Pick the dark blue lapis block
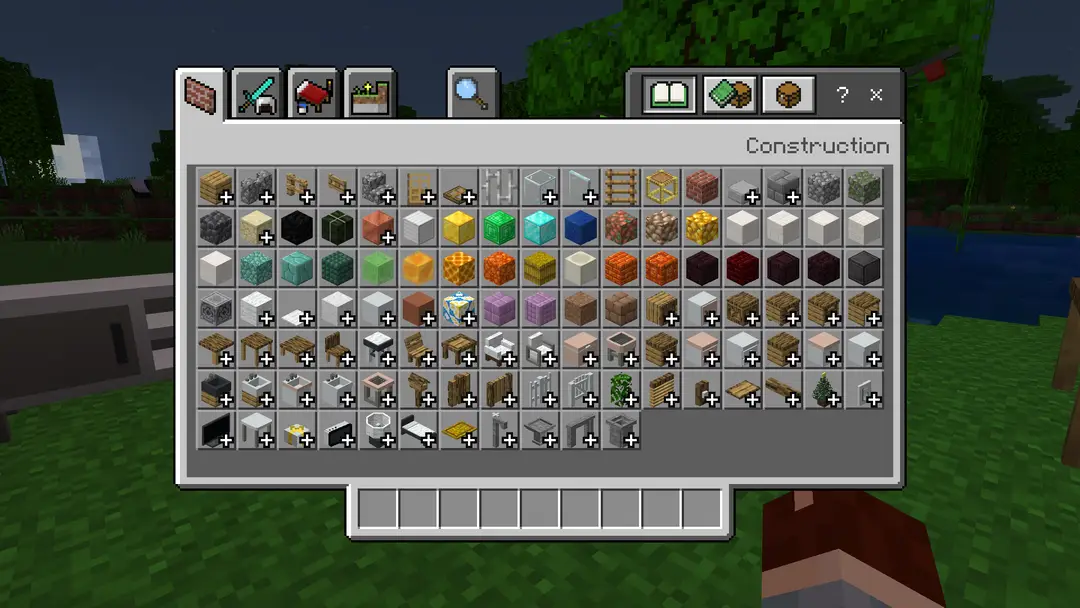 [580, 228]
